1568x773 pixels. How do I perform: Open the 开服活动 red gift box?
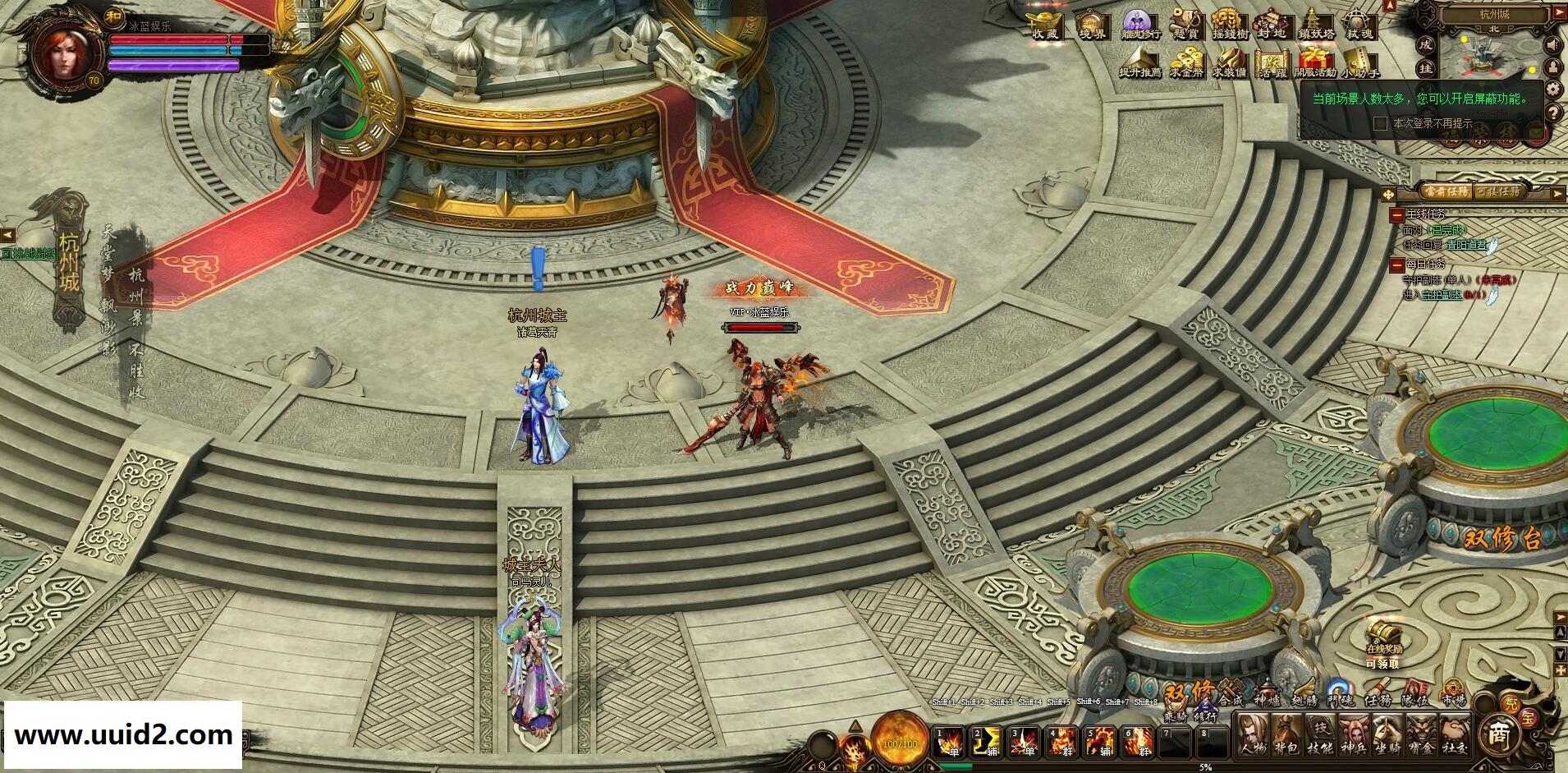(x=1315, y=62)
